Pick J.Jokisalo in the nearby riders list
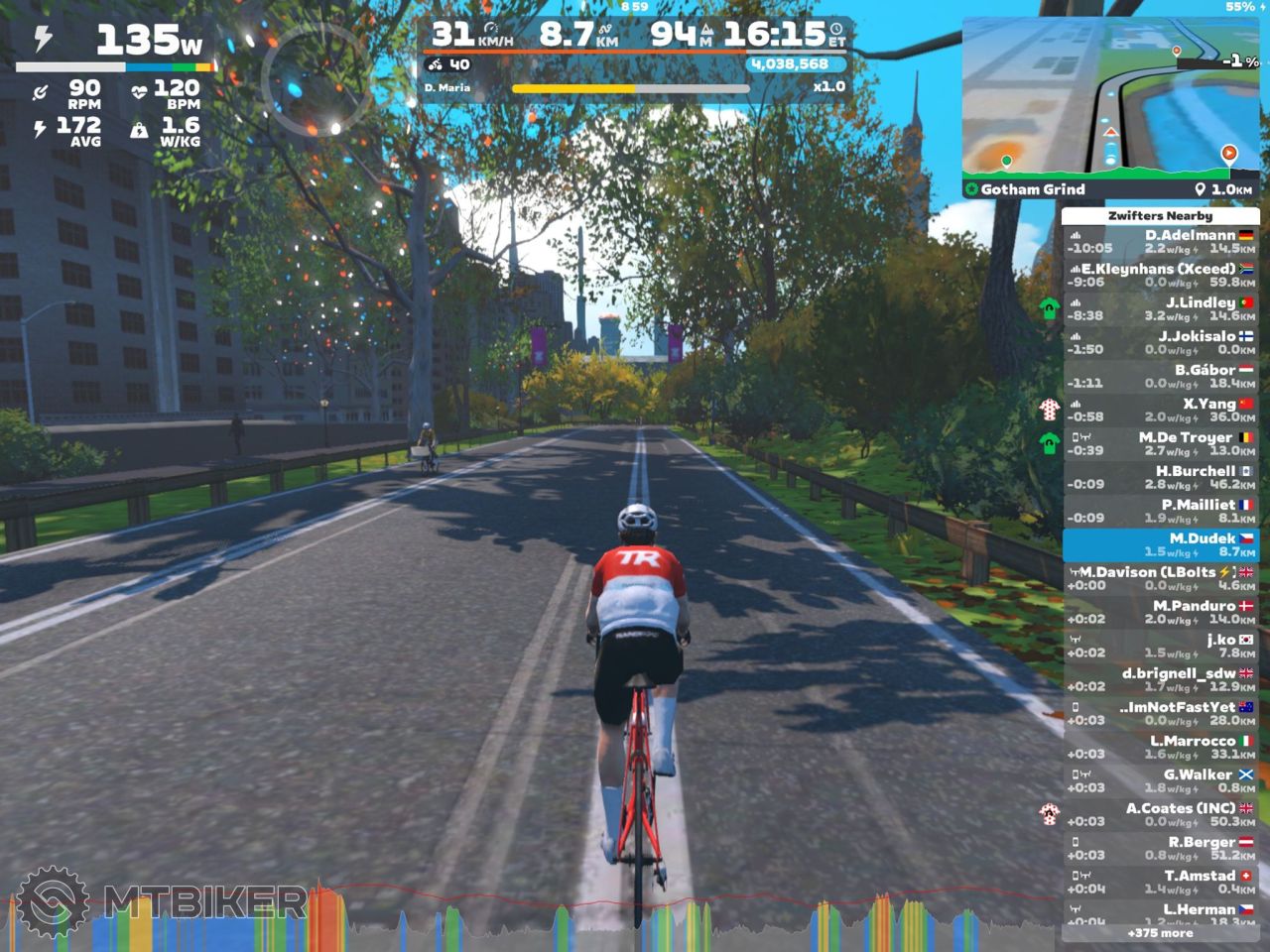This screenshot has height=952, width=1270. pos(1161,343)
